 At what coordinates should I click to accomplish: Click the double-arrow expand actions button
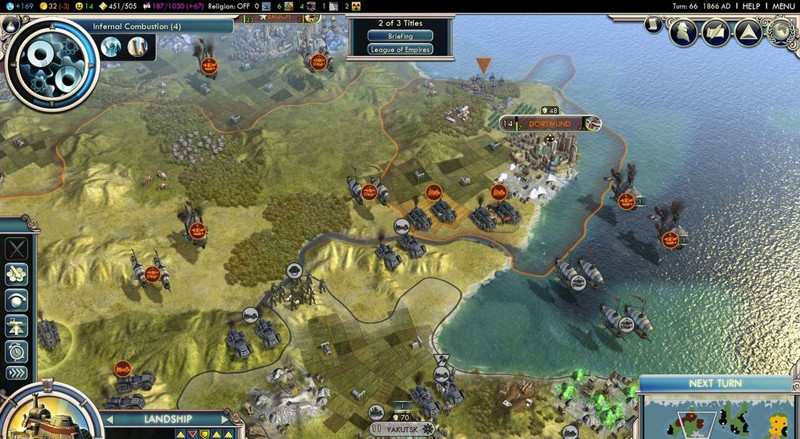pos(16,374)
